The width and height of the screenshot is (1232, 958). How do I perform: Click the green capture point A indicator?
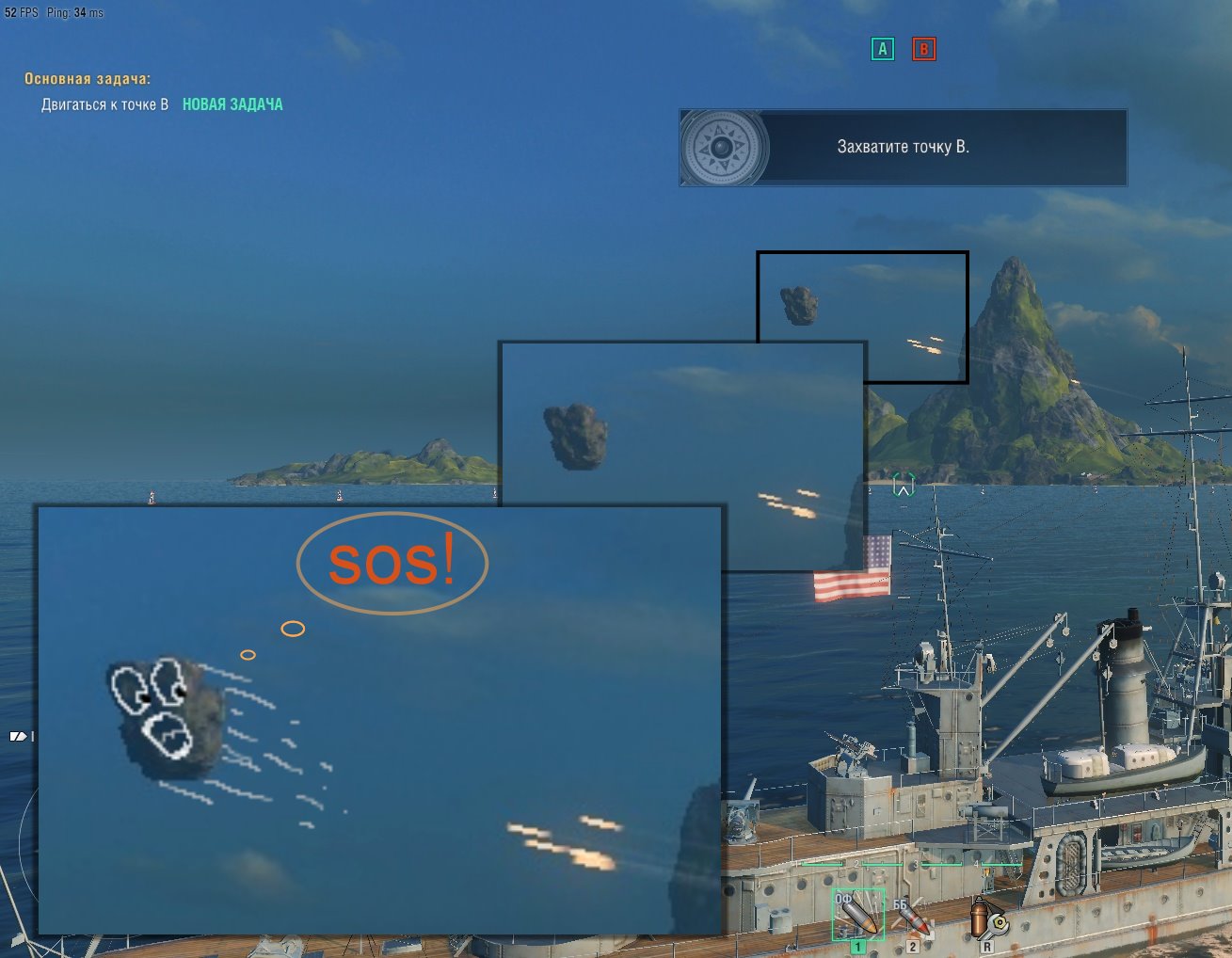882,49
